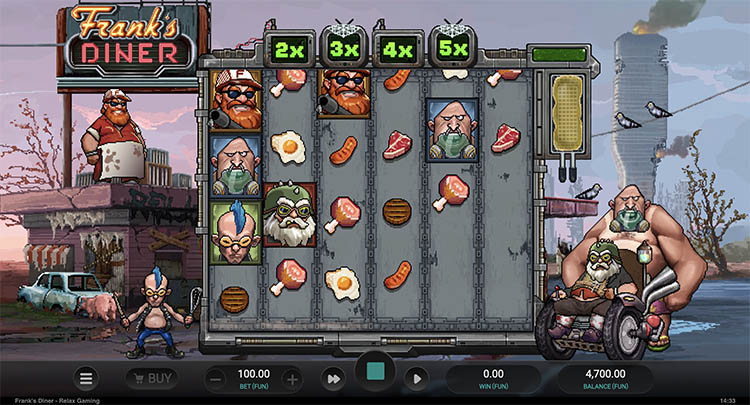
Task: Decrease the bet with the minus button
Action: coord(216,378)
